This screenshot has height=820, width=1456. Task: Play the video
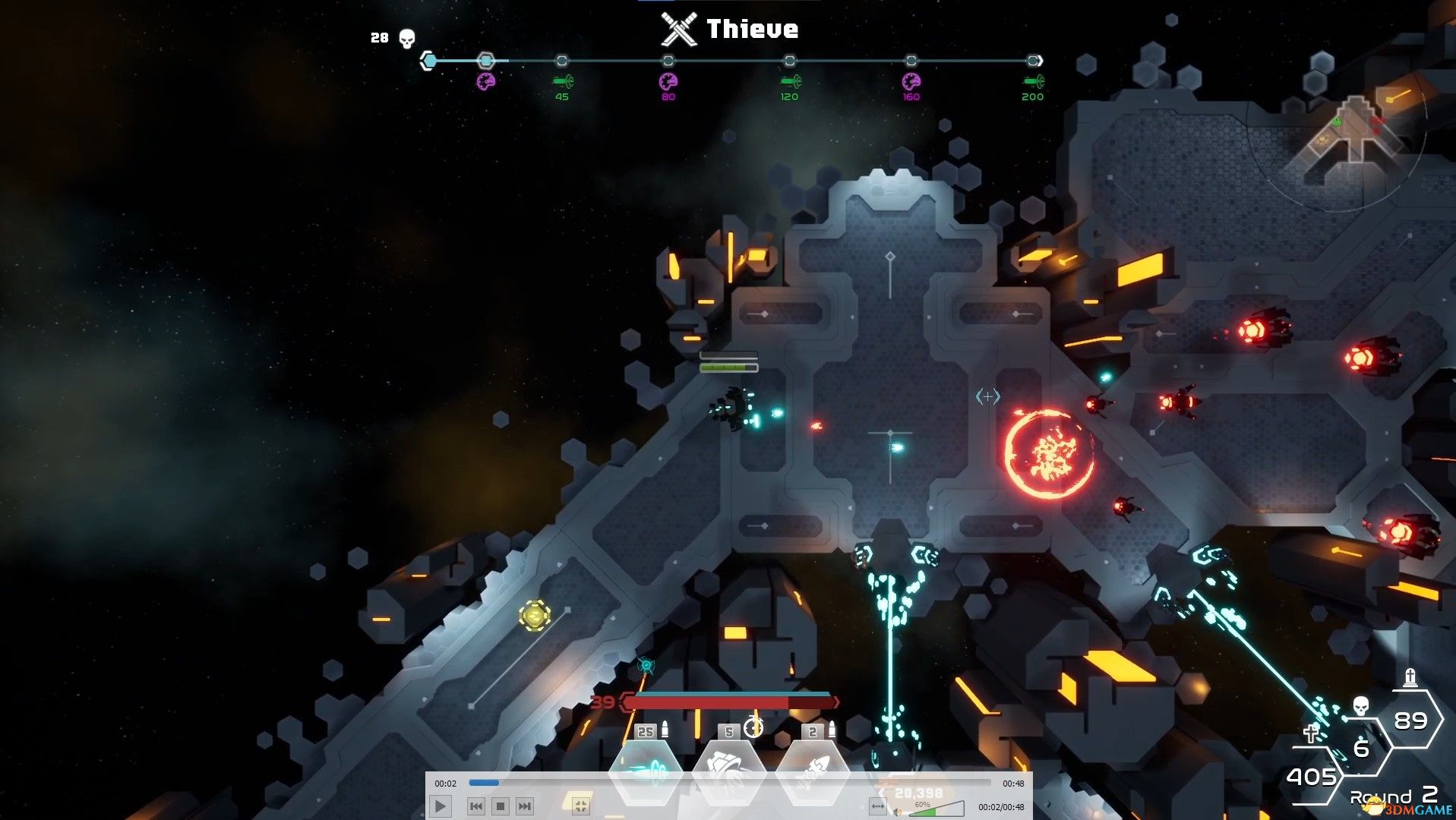coord(441,806)
